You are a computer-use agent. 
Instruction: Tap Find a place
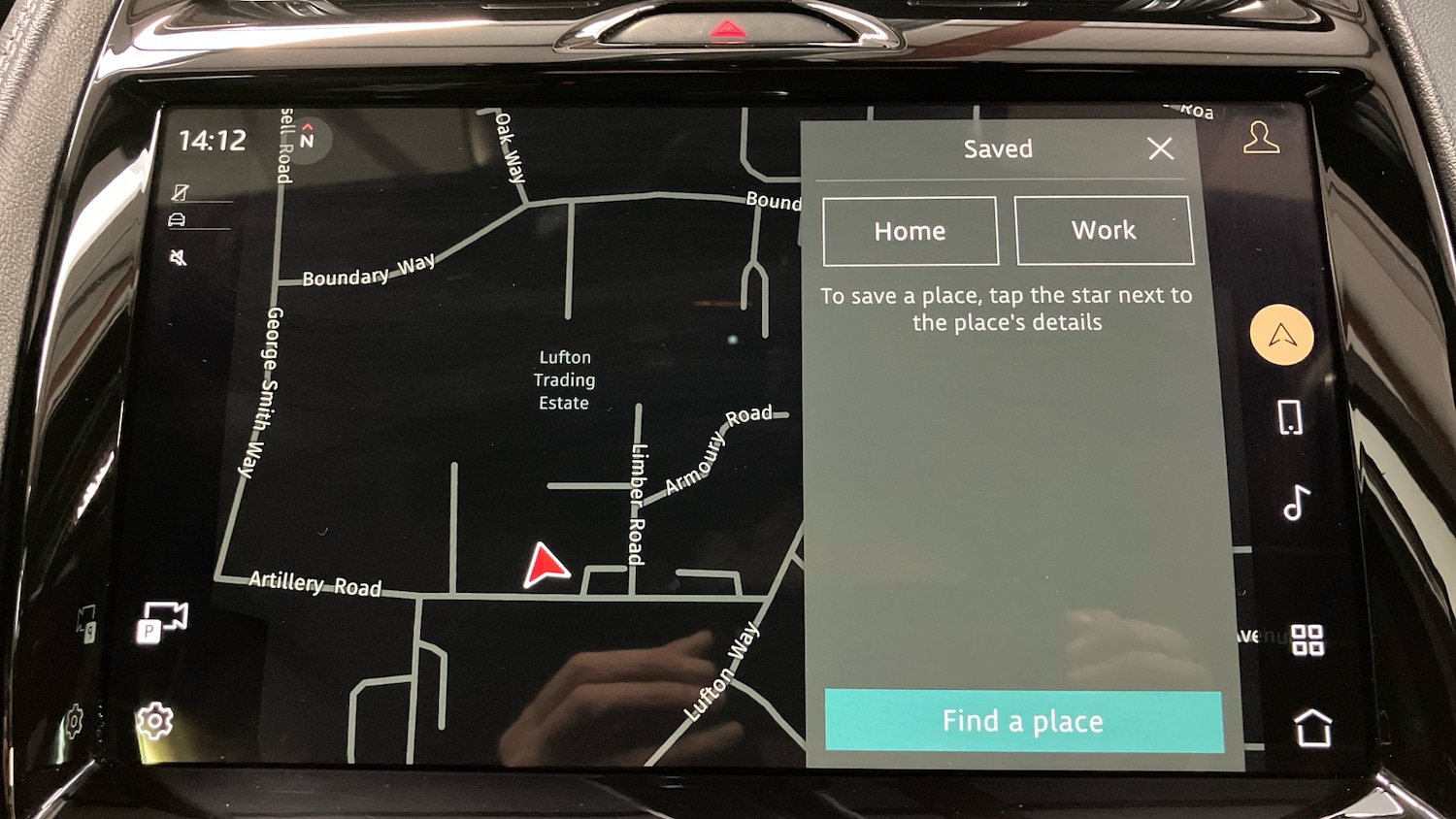pos(1021,721)
